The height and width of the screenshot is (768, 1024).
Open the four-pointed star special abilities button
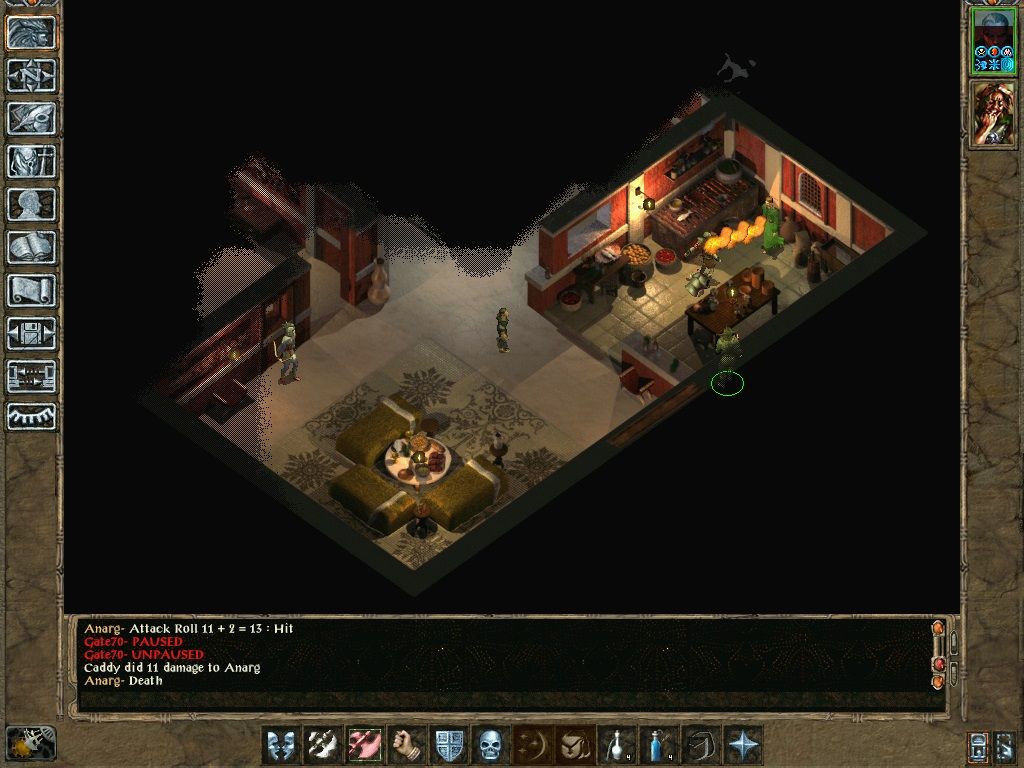pyautogui.click(x=743, y=745)
